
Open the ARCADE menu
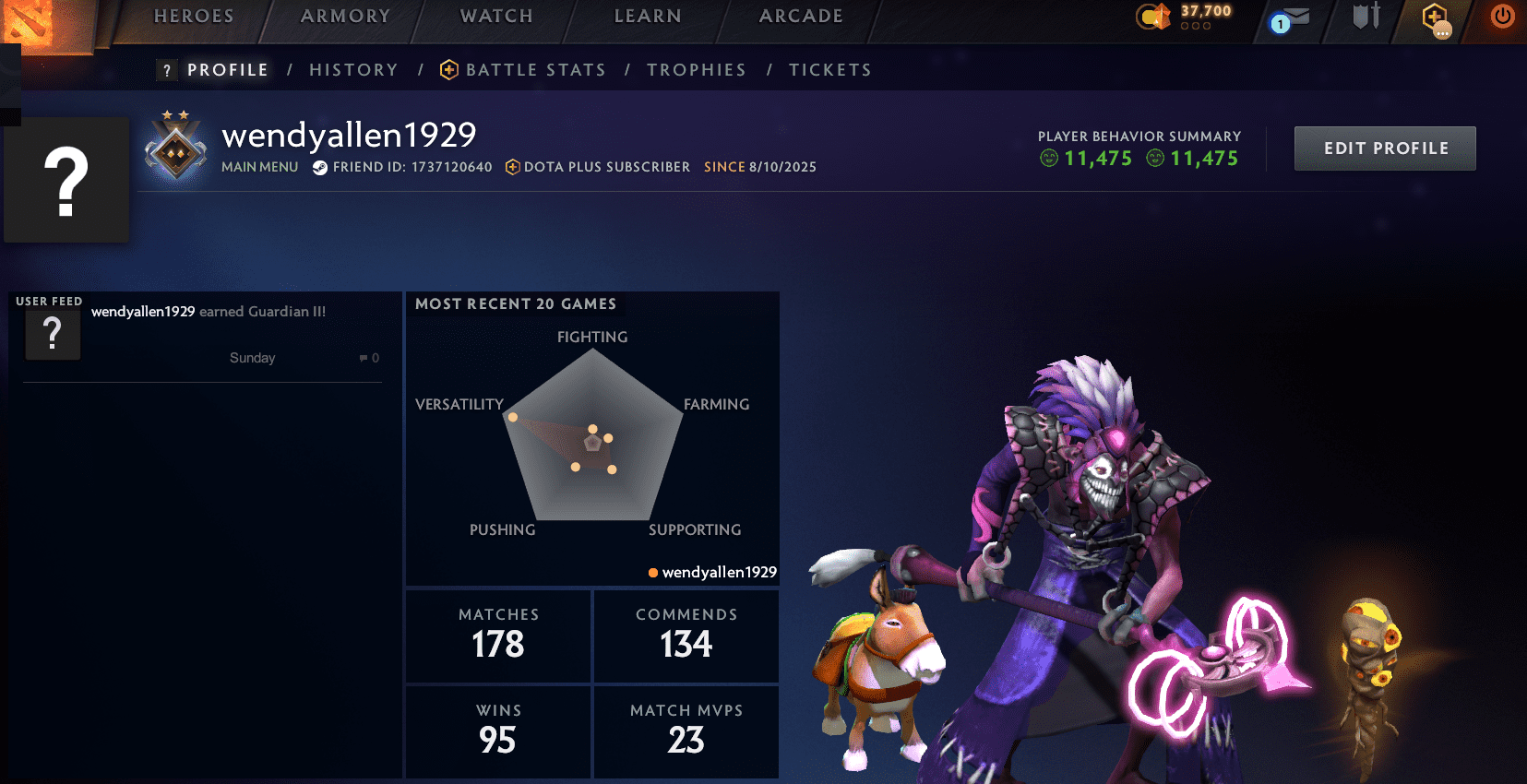coord(799,16)
